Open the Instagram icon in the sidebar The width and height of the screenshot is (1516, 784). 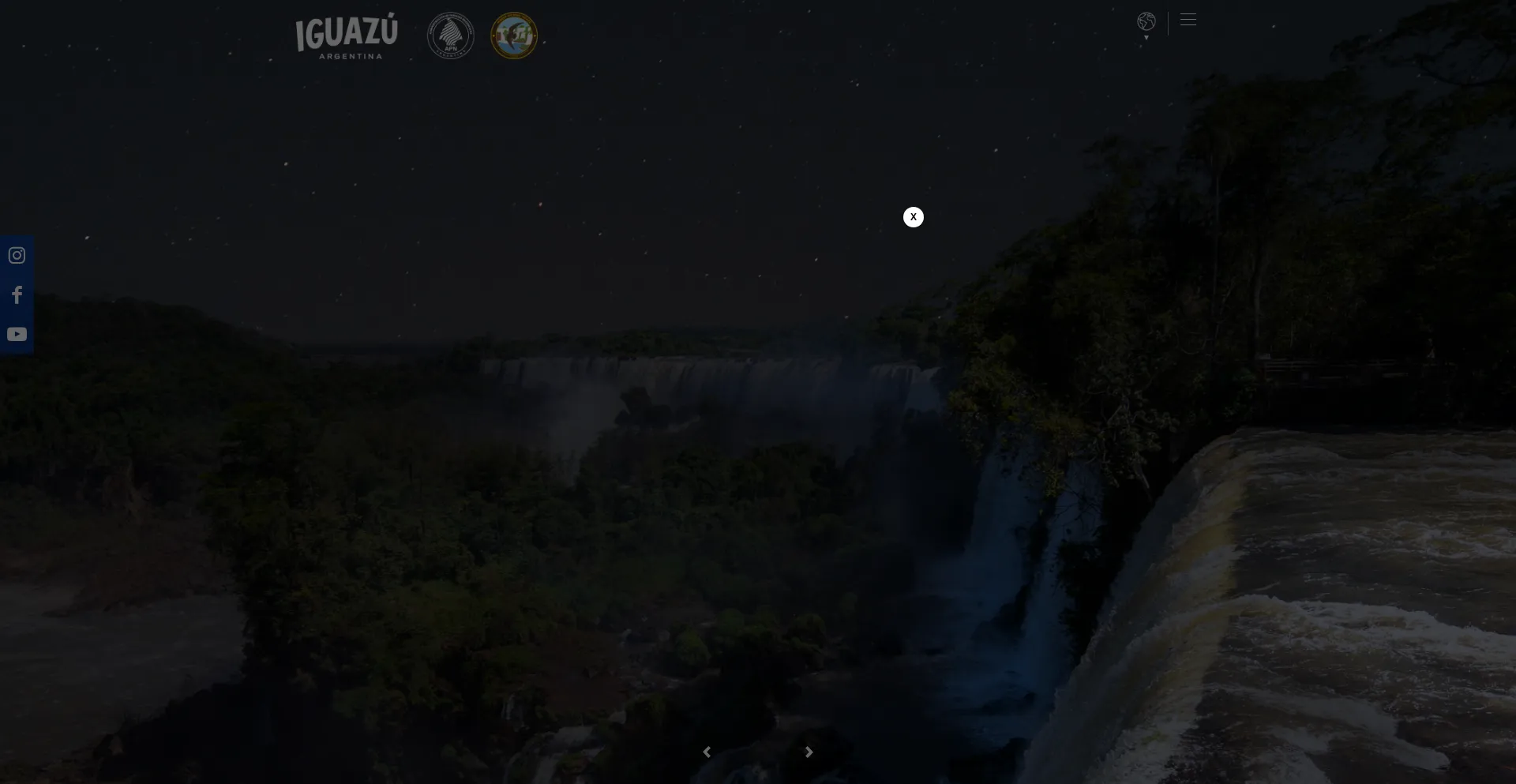(x=17, y=255)
